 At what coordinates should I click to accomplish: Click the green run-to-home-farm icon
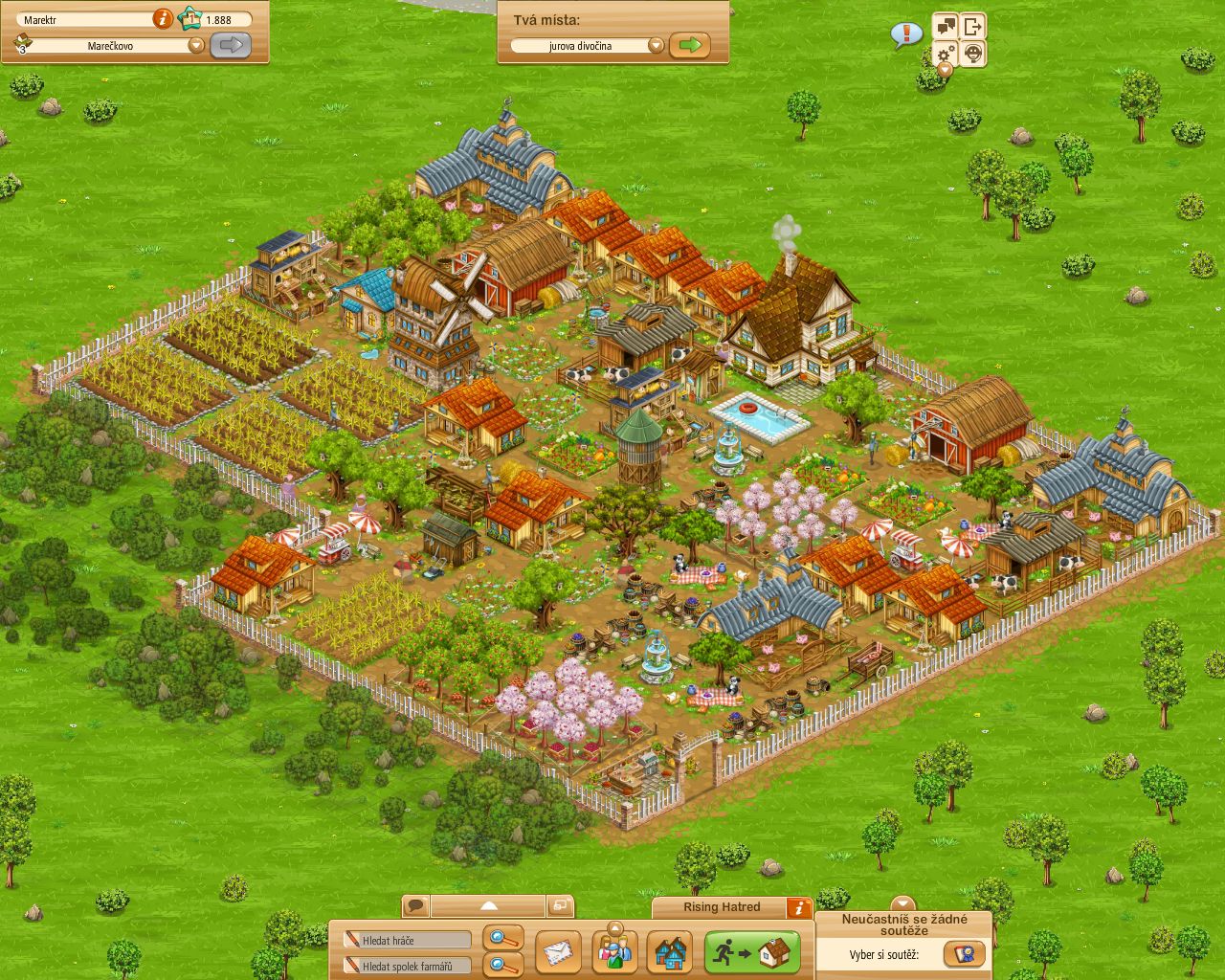click(752, 951)
